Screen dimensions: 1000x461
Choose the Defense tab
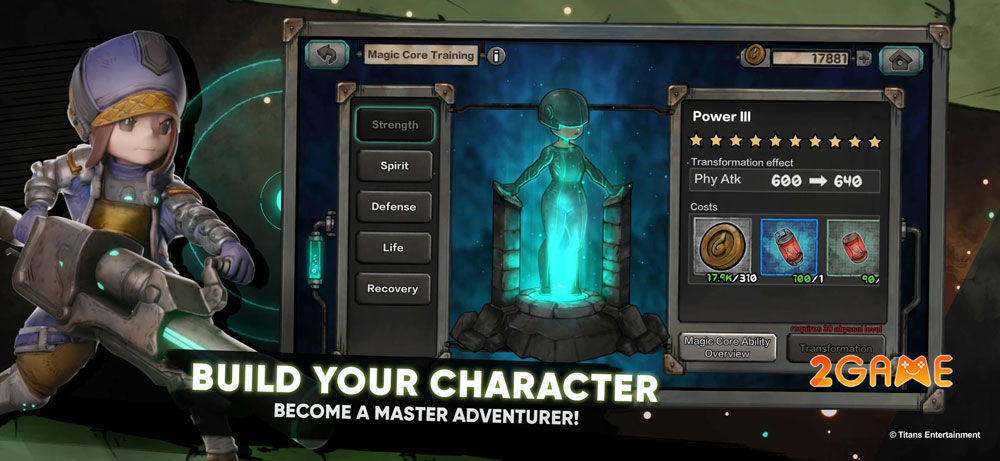[394, 207]
